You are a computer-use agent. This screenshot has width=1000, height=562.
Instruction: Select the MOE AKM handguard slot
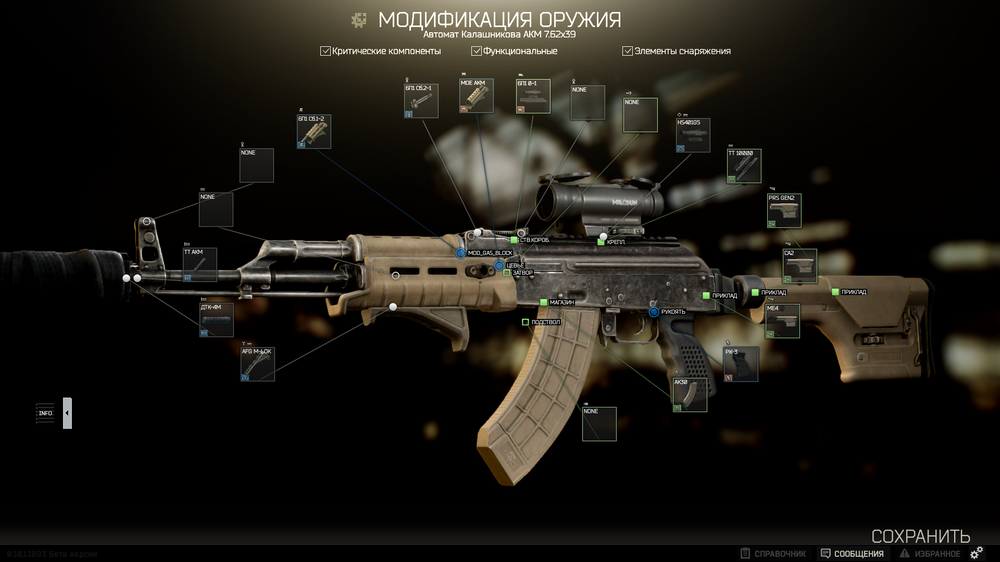click(477, 95)
